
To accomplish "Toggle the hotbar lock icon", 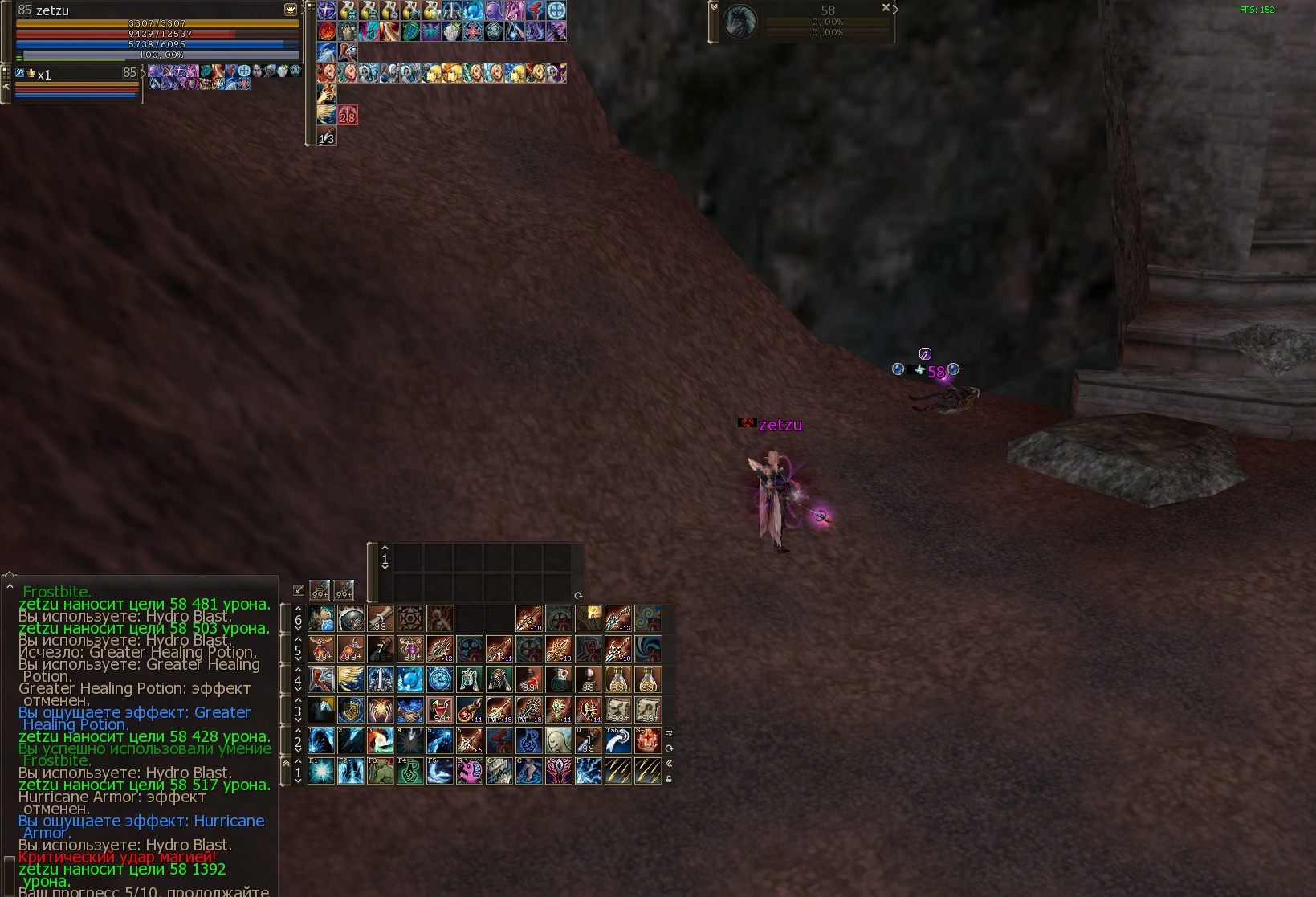I will pyautogui.click(x=669, y=778).
